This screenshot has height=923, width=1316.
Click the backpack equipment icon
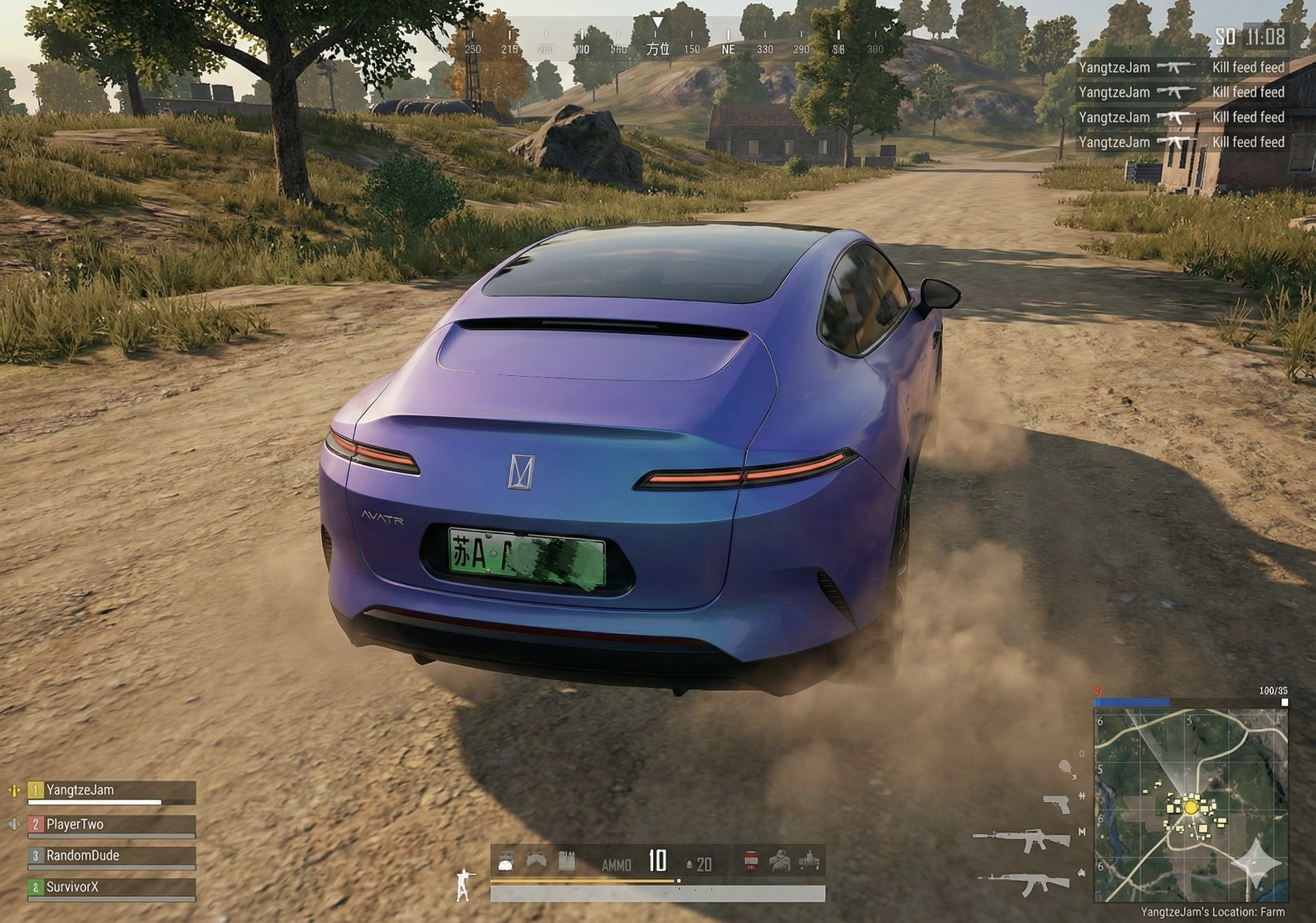(x=566, y=861)
